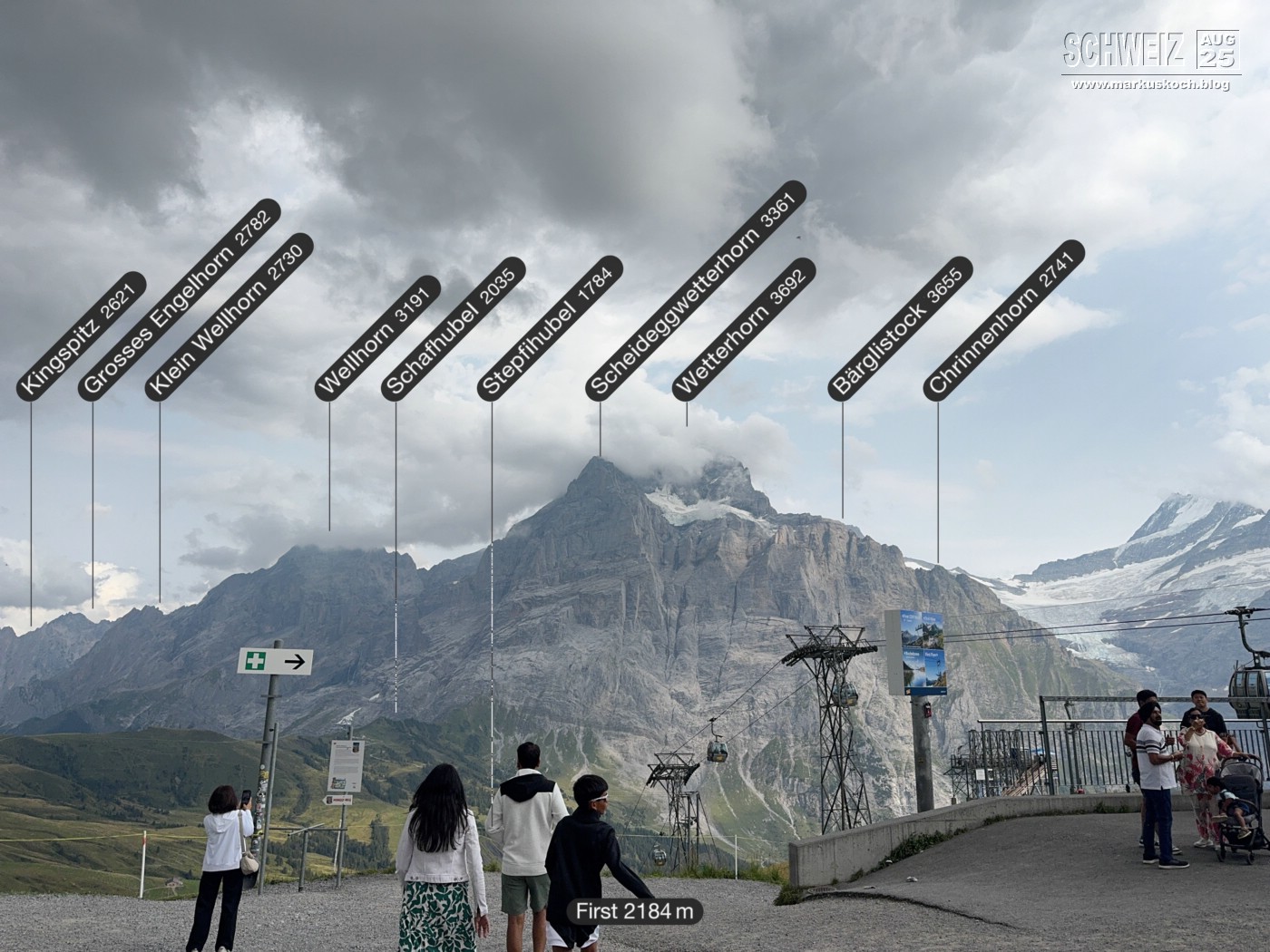This screenshot has width=1270, height=952.
Task: Tap the Chrinnenhorn 2741 label
Action: tap(1004, 320)
